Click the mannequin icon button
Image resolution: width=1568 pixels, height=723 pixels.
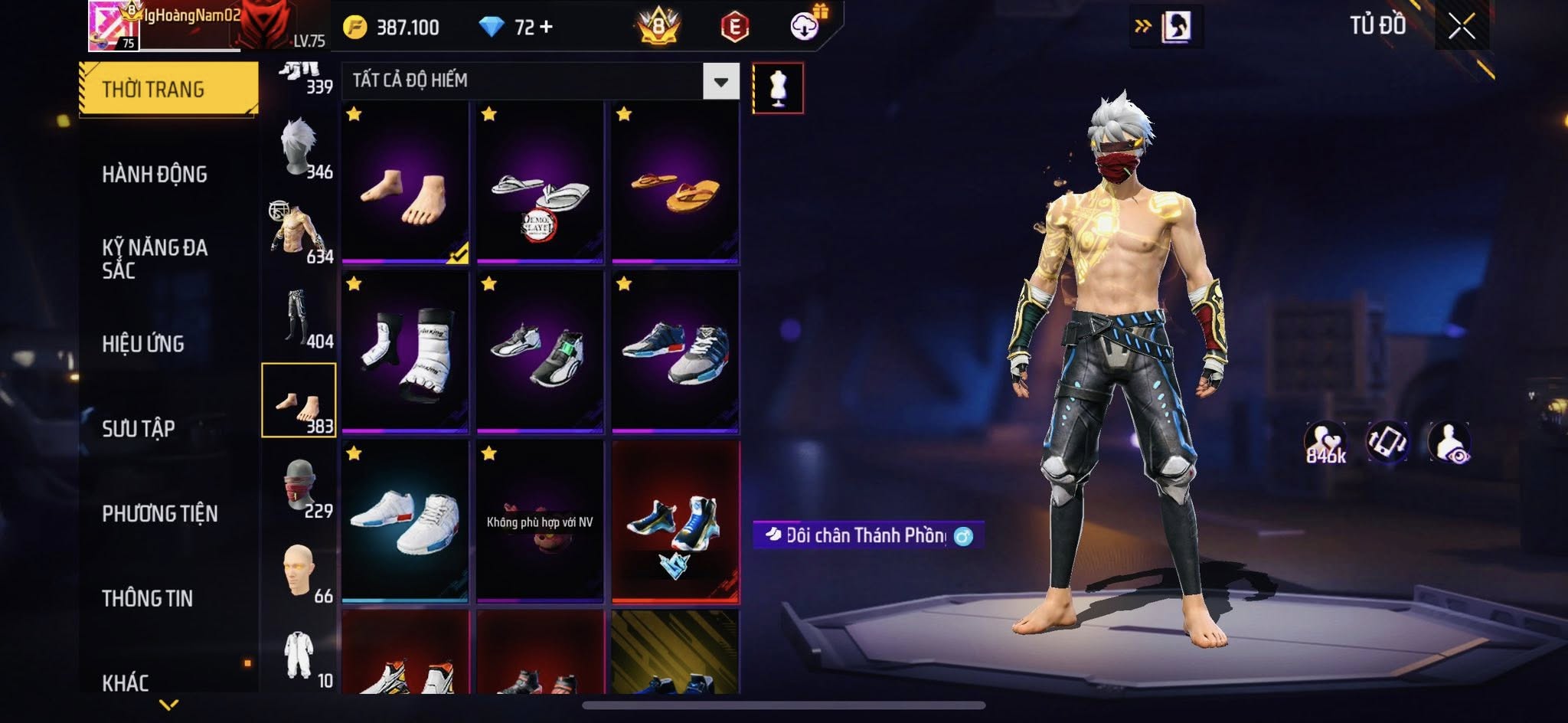[778, 88]
